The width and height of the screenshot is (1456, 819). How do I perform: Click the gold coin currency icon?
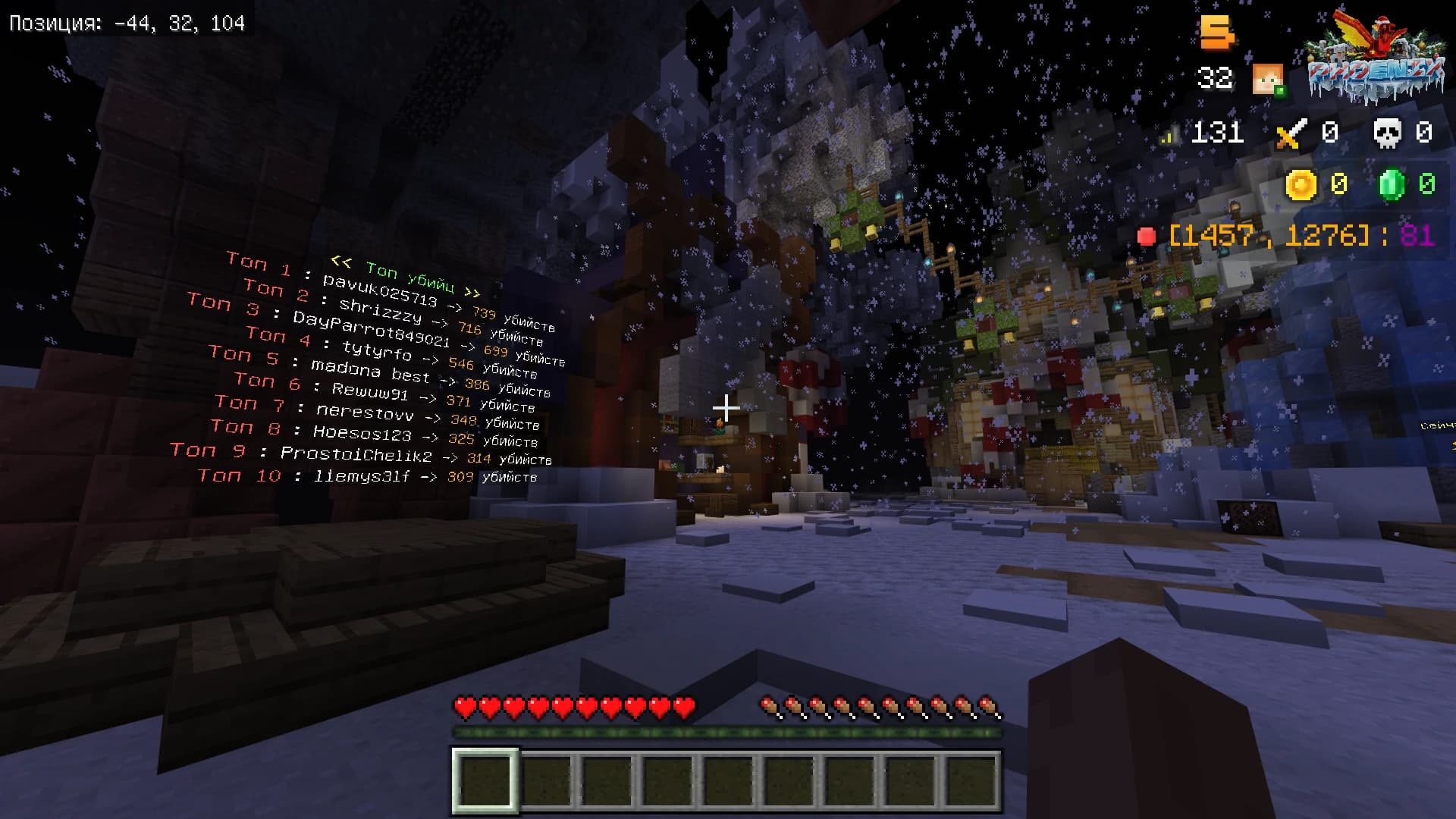click(1301, 184)
